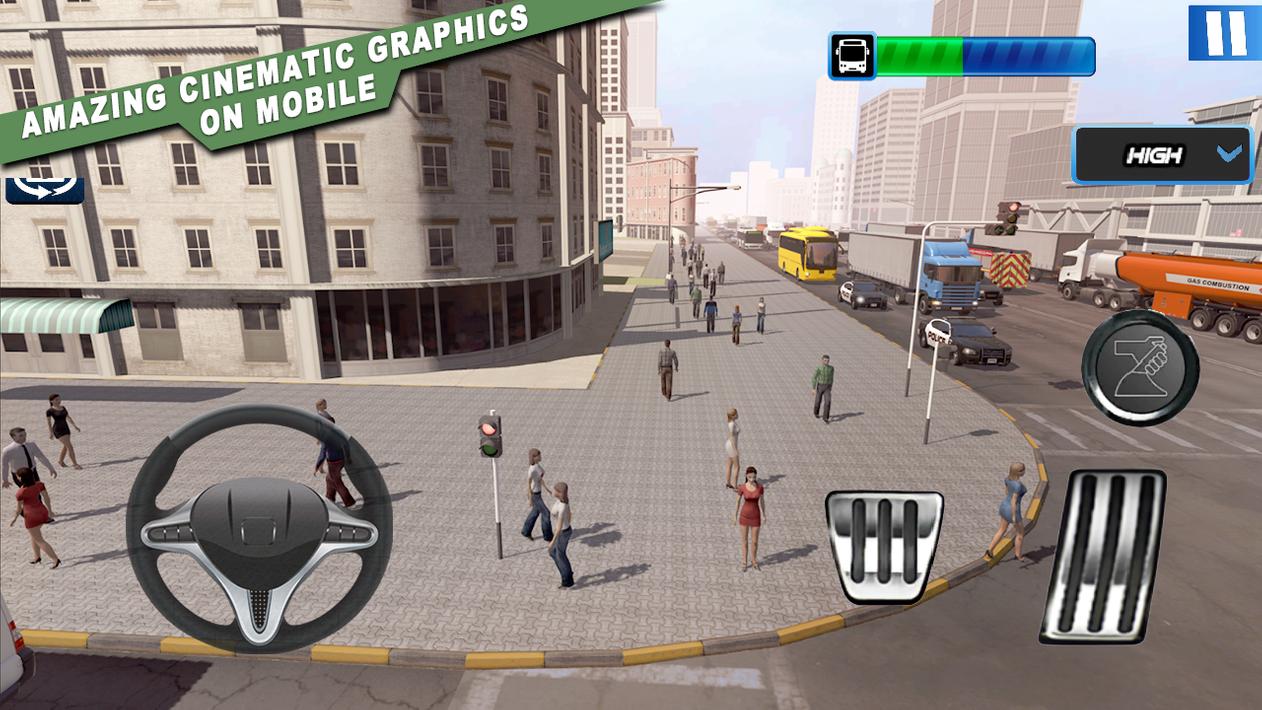Switch camera view with the arrows icon
This screenshot has width=1262, height=710.
tap(45, 189)
